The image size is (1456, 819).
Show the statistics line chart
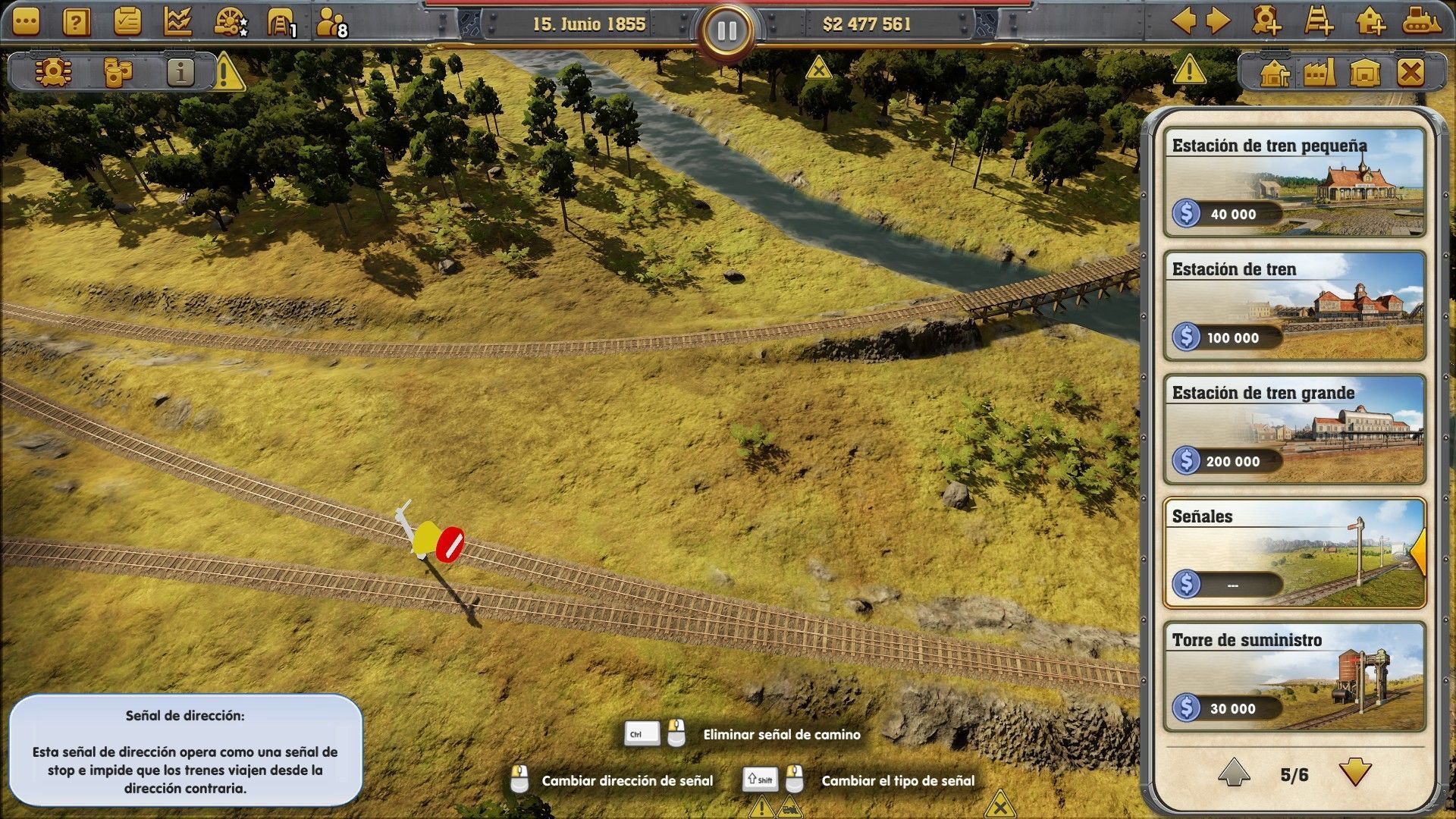[x=177, y=22]
